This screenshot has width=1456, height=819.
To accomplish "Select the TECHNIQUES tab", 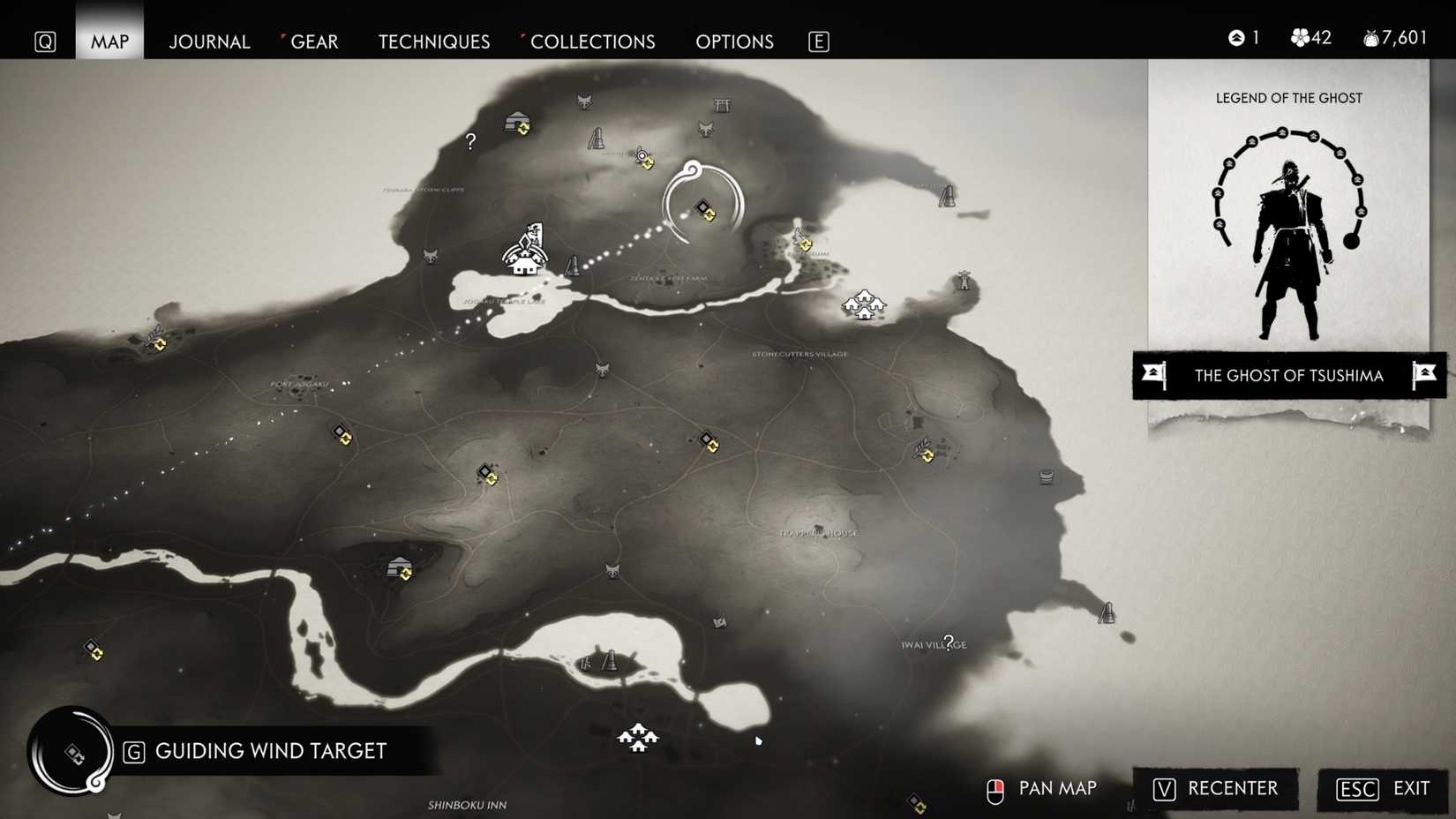I will [433, 41].
